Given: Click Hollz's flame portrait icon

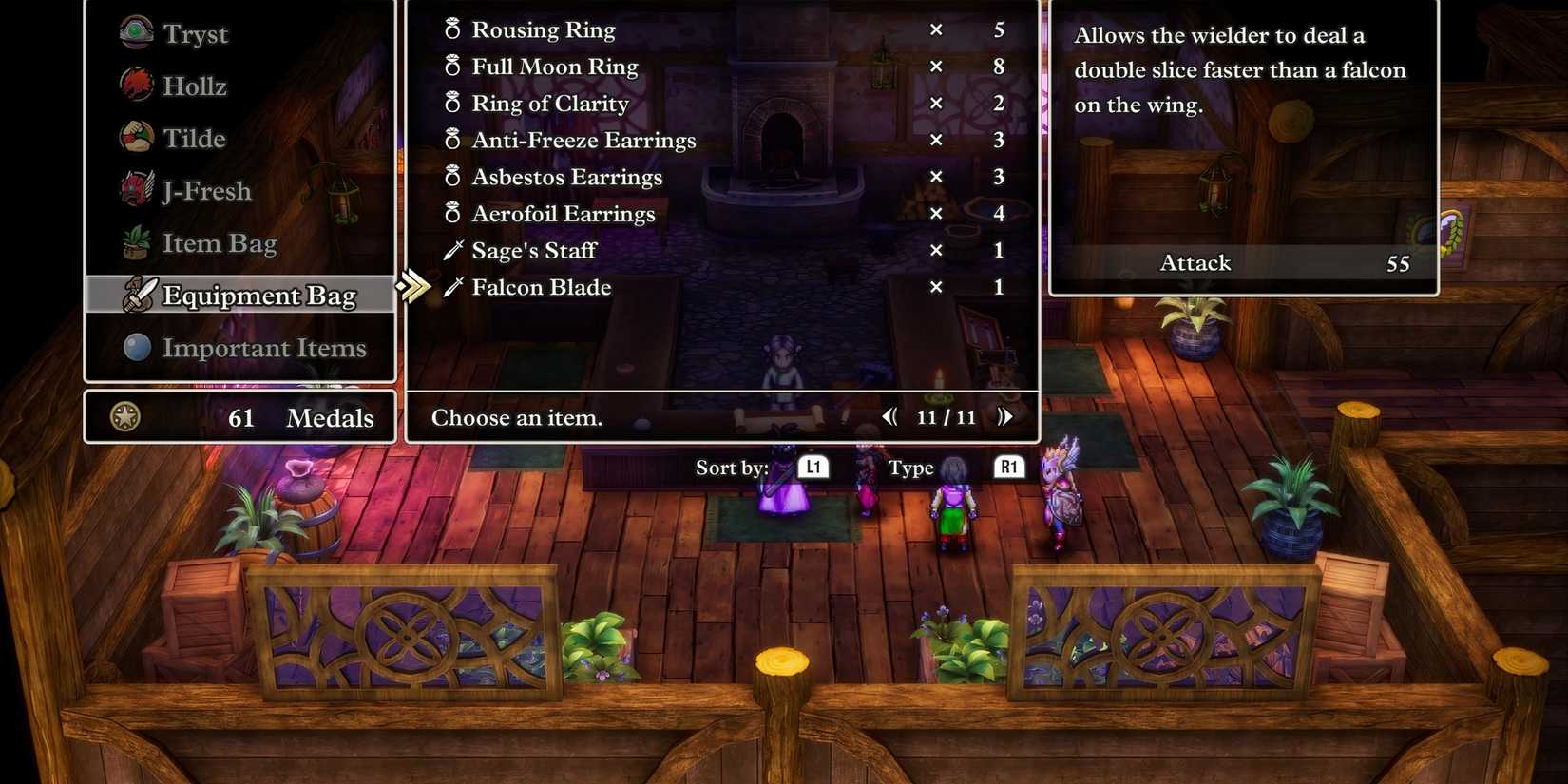Looking at the screenshot, I should tap(134, 85).
